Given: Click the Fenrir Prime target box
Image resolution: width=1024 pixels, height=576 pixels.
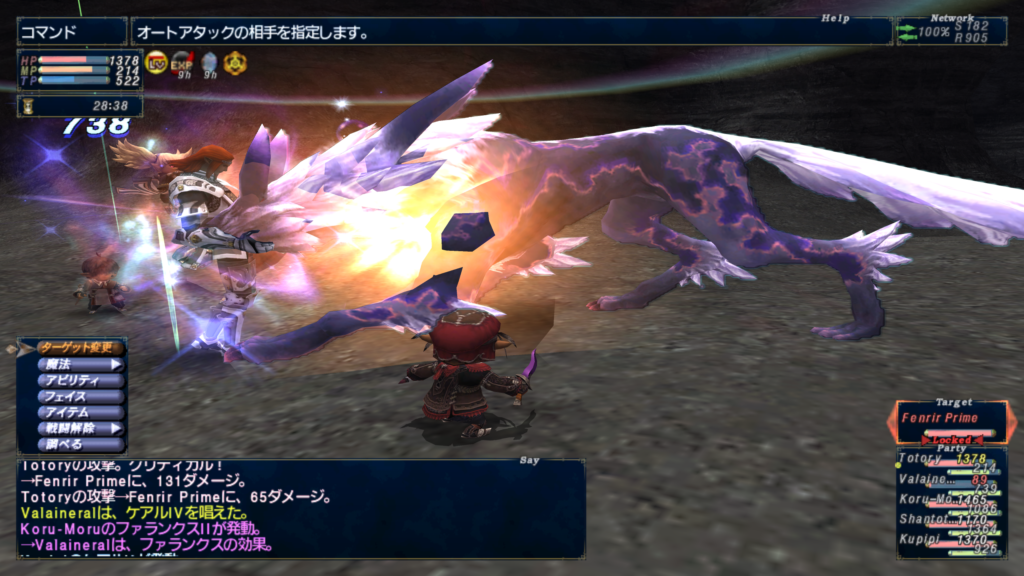Looking at the screenshot, I should [951, 418].
